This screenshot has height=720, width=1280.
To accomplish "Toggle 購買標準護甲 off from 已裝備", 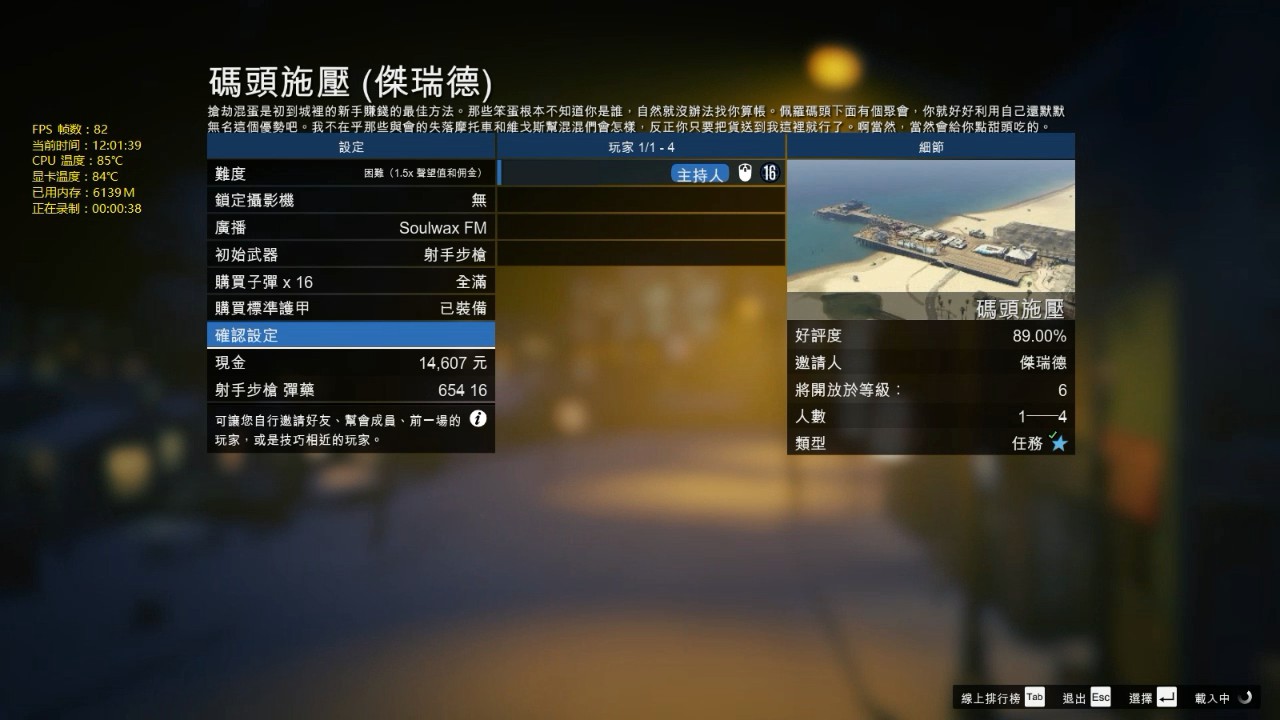I will click(x=350, y=306).
